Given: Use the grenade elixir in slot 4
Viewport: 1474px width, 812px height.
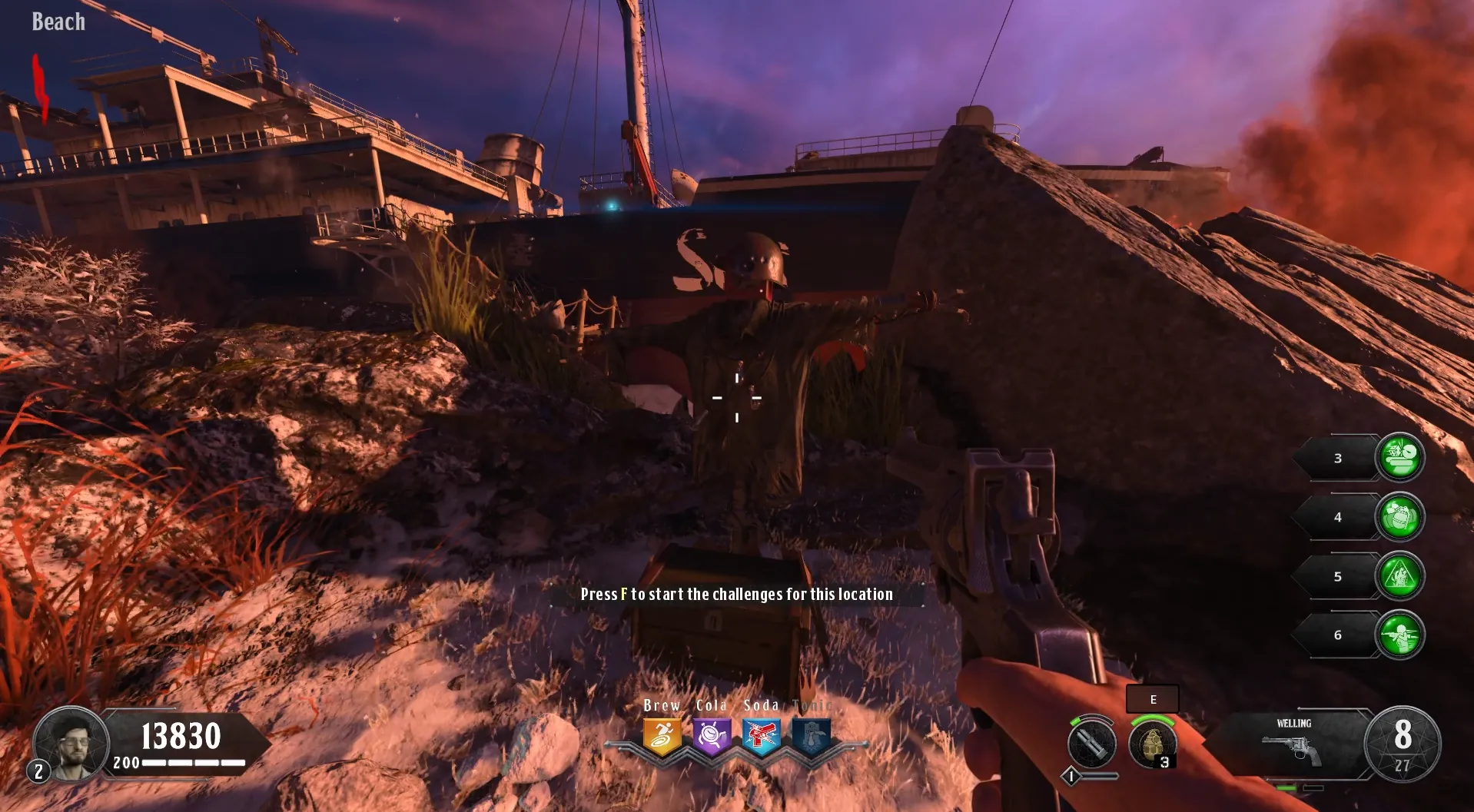Looking at the screenshot, I should [x=1399, y=517].
